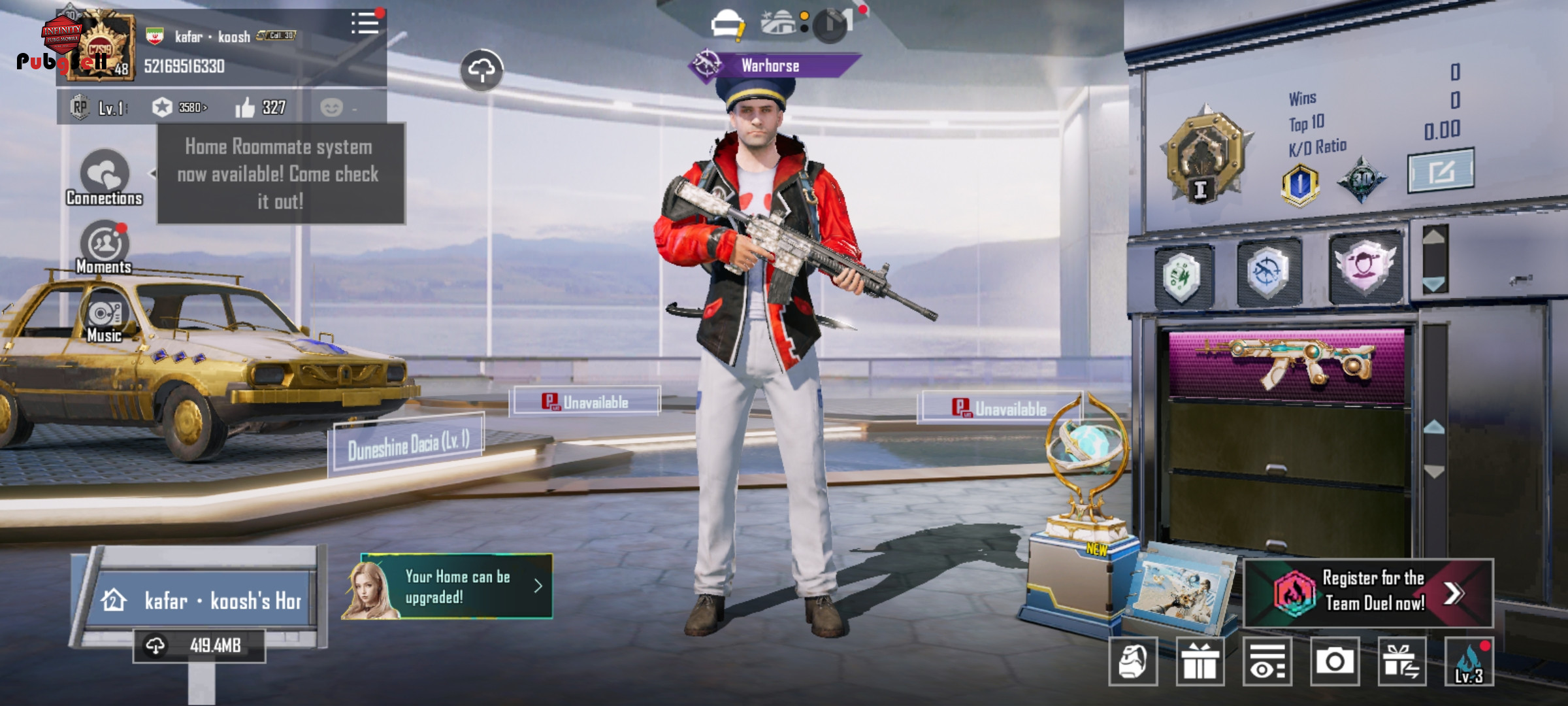
Task: Open the Connections panel
Action: [105, 178]
